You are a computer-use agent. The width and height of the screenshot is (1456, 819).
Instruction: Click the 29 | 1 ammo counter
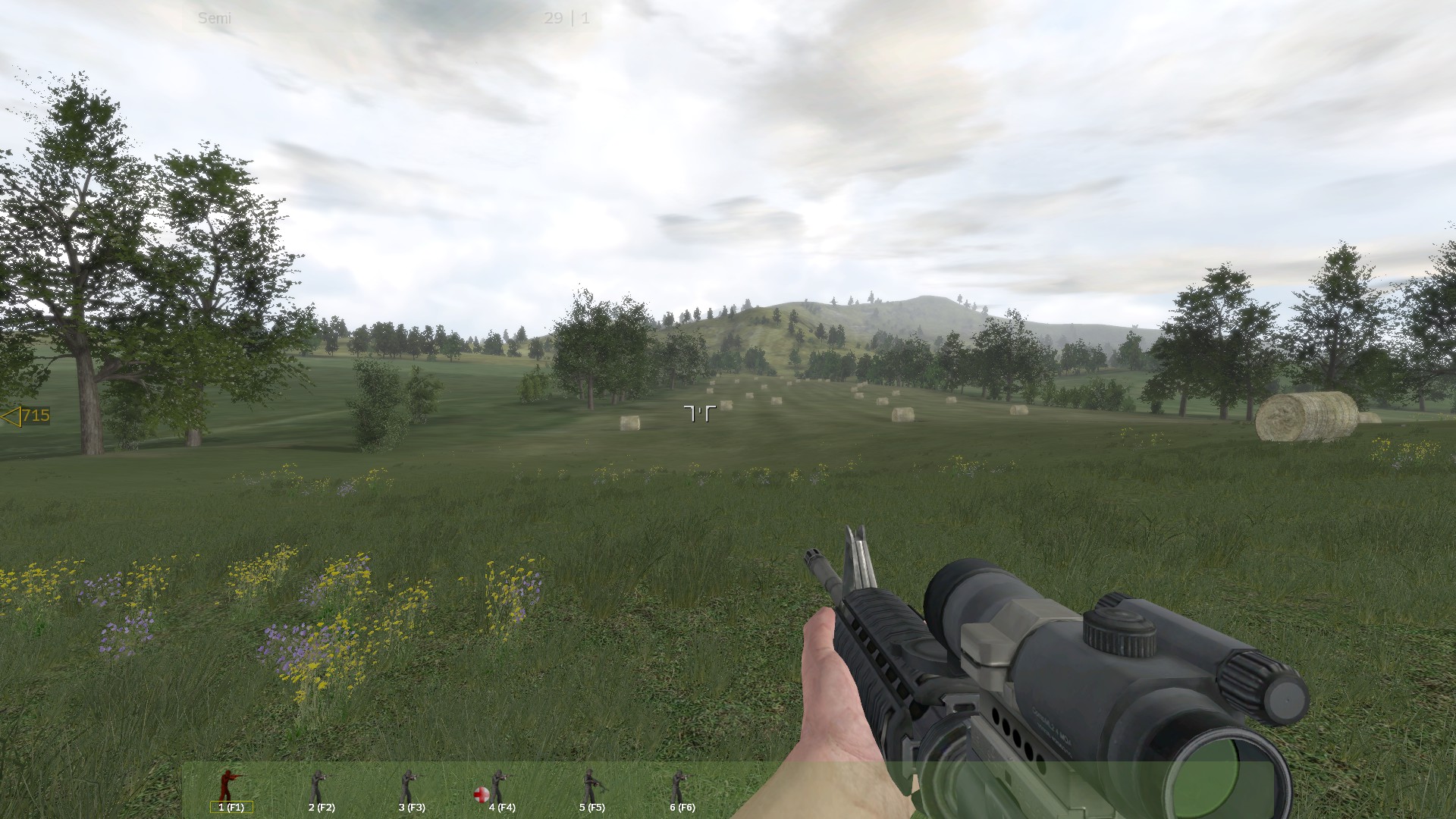pos(565,19)
